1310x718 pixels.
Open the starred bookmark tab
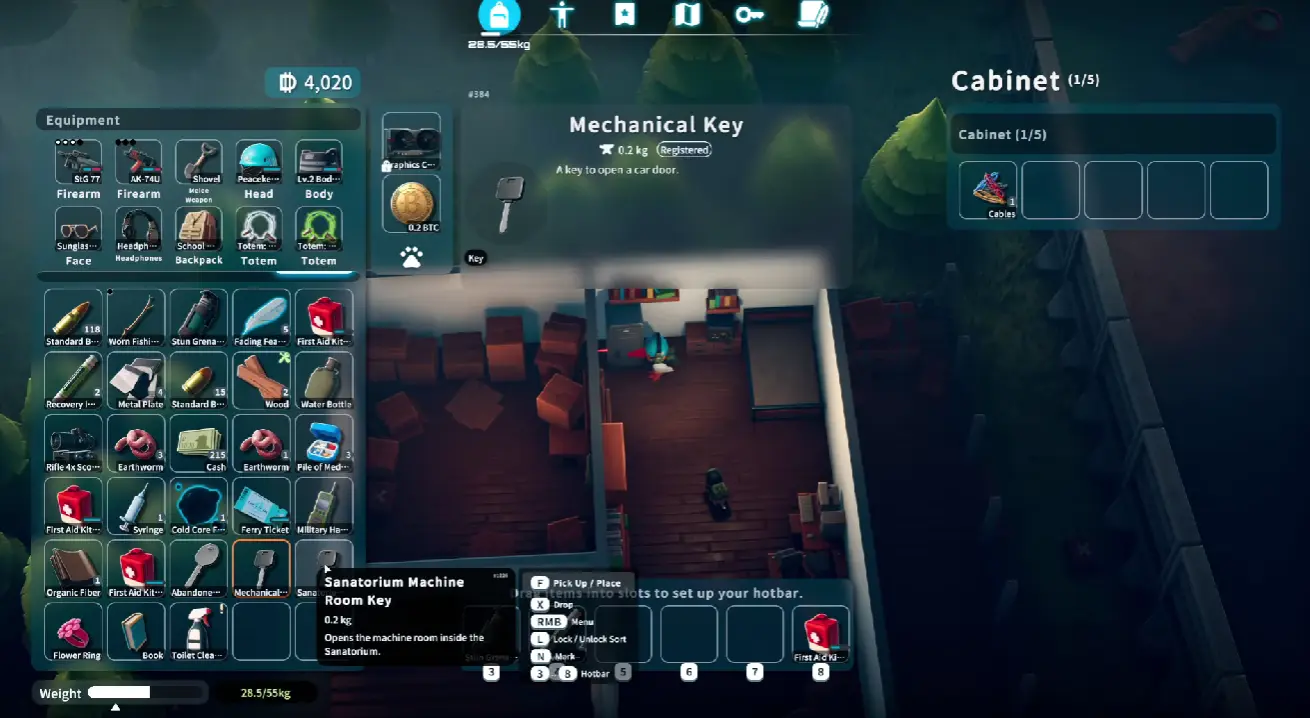pyautogui.click(x=625, y=15)
